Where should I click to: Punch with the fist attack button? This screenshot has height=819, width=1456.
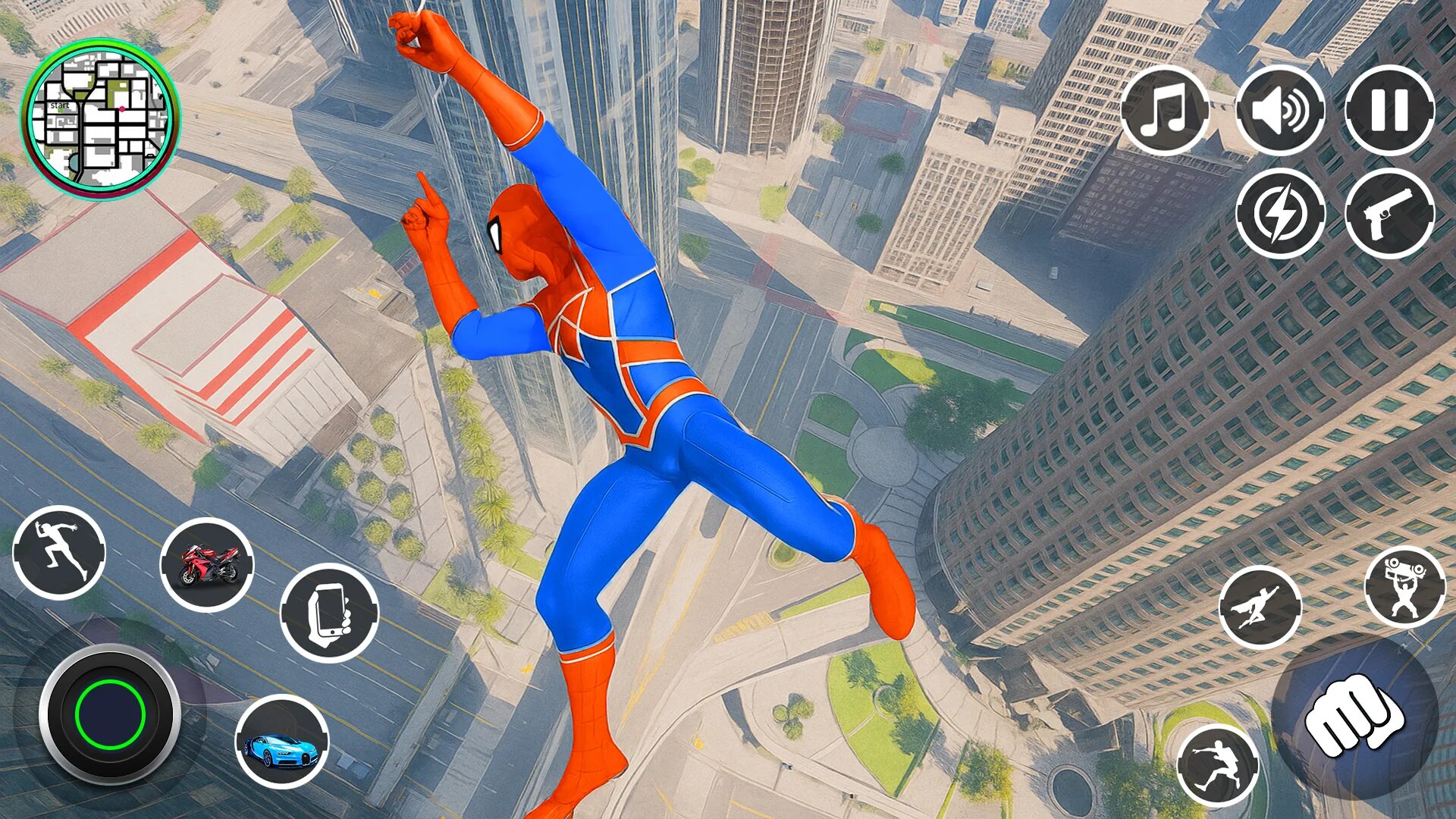pyautogui.click(x=1354, y=716)
